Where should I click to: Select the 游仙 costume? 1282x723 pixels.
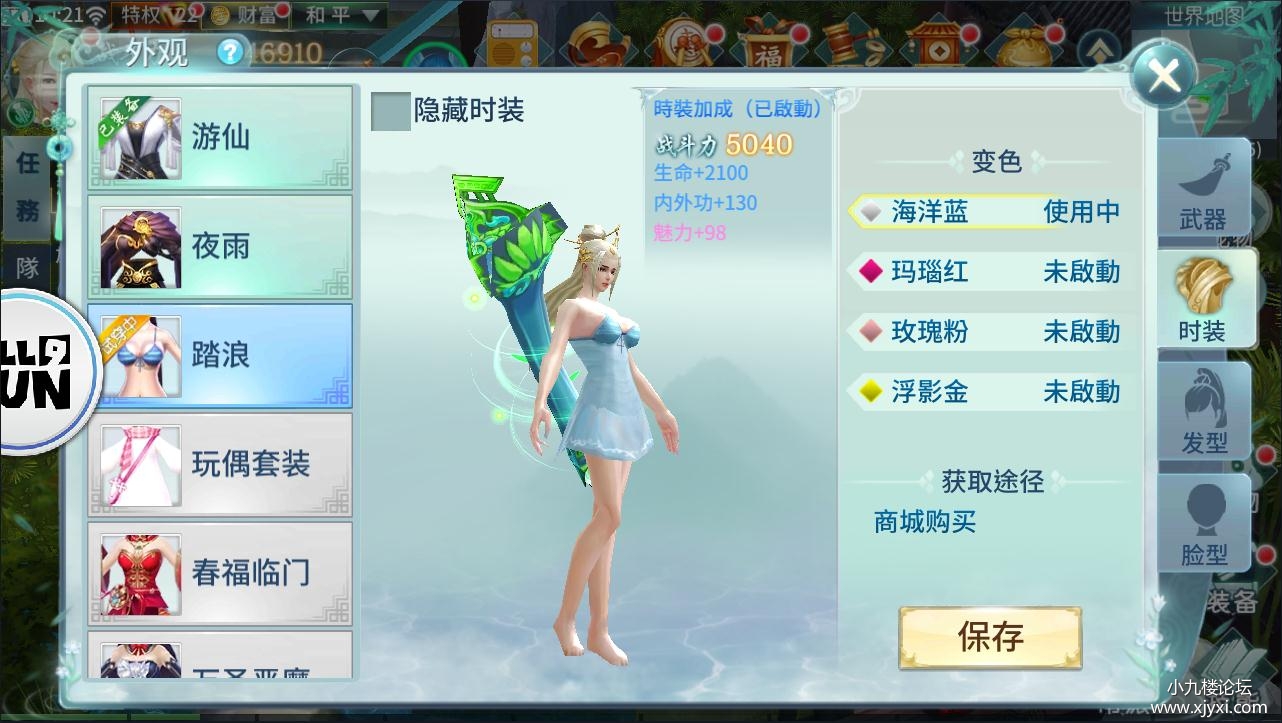click(220, 137)
